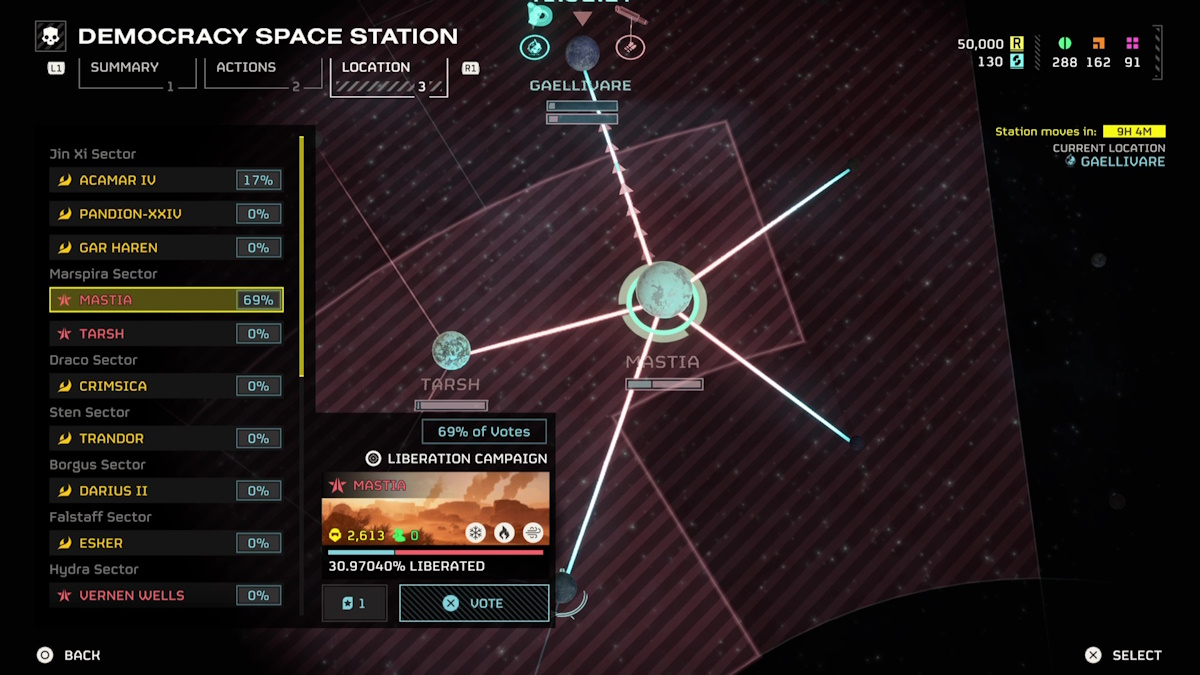Select Crimsica in the Draco Sector
The height and width of the screenshot is (675, 1200).
(166, 386)
